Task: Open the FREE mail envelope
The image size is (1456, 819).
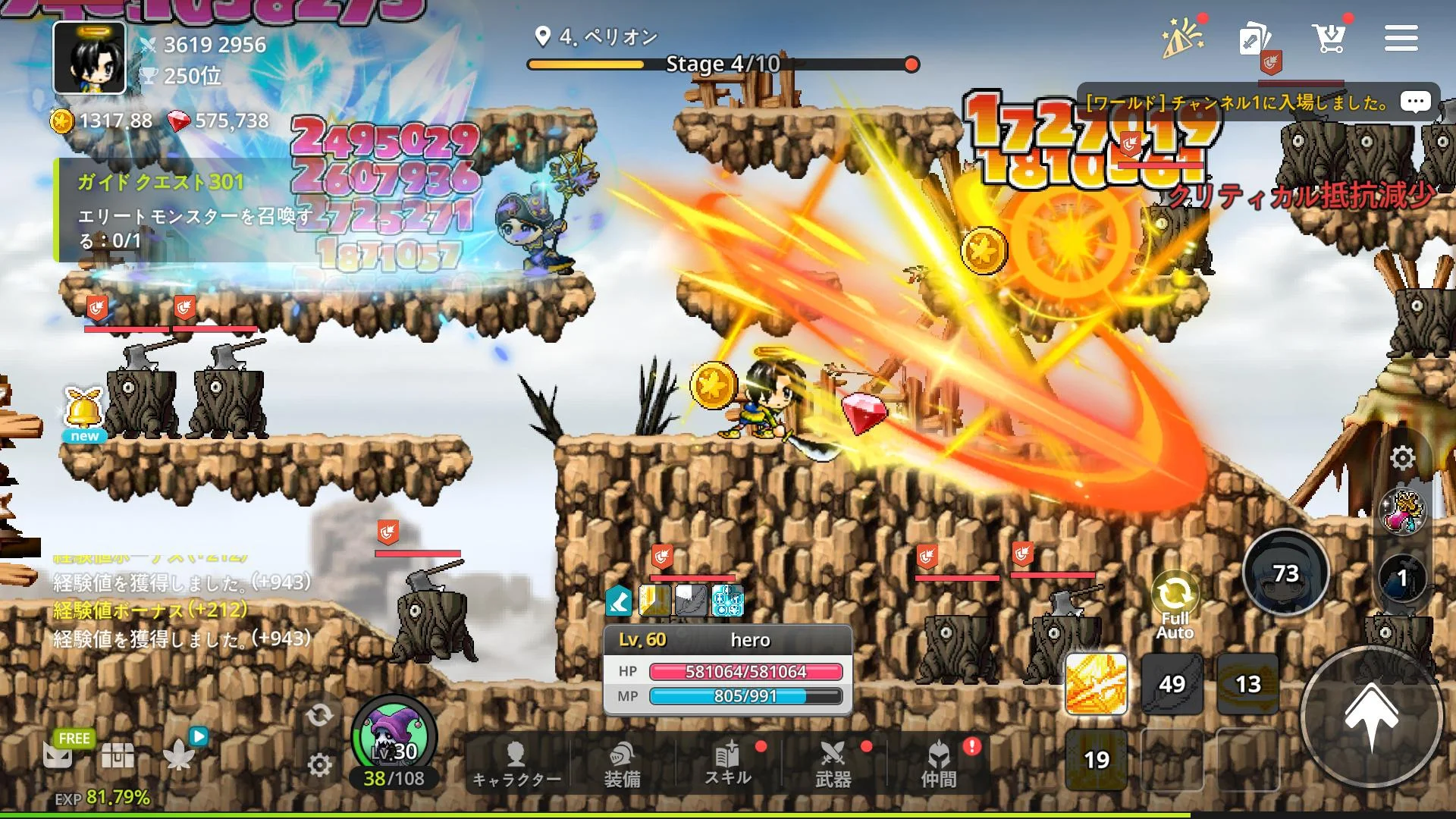Action: pyautogui.click(x=59, y=753)
